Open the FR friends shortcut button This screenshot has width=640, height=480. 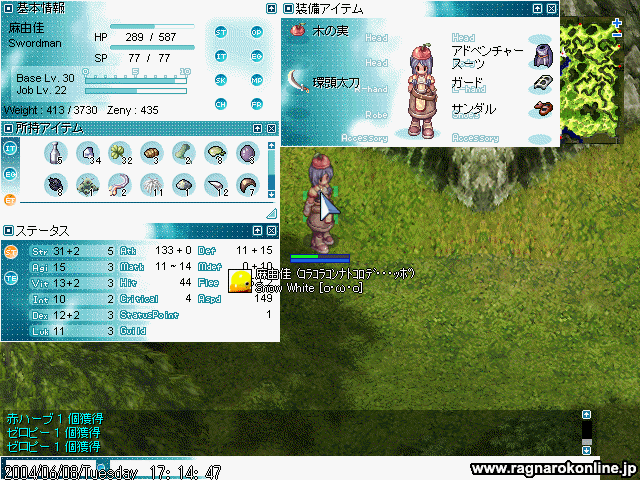(x=256, y=103)
